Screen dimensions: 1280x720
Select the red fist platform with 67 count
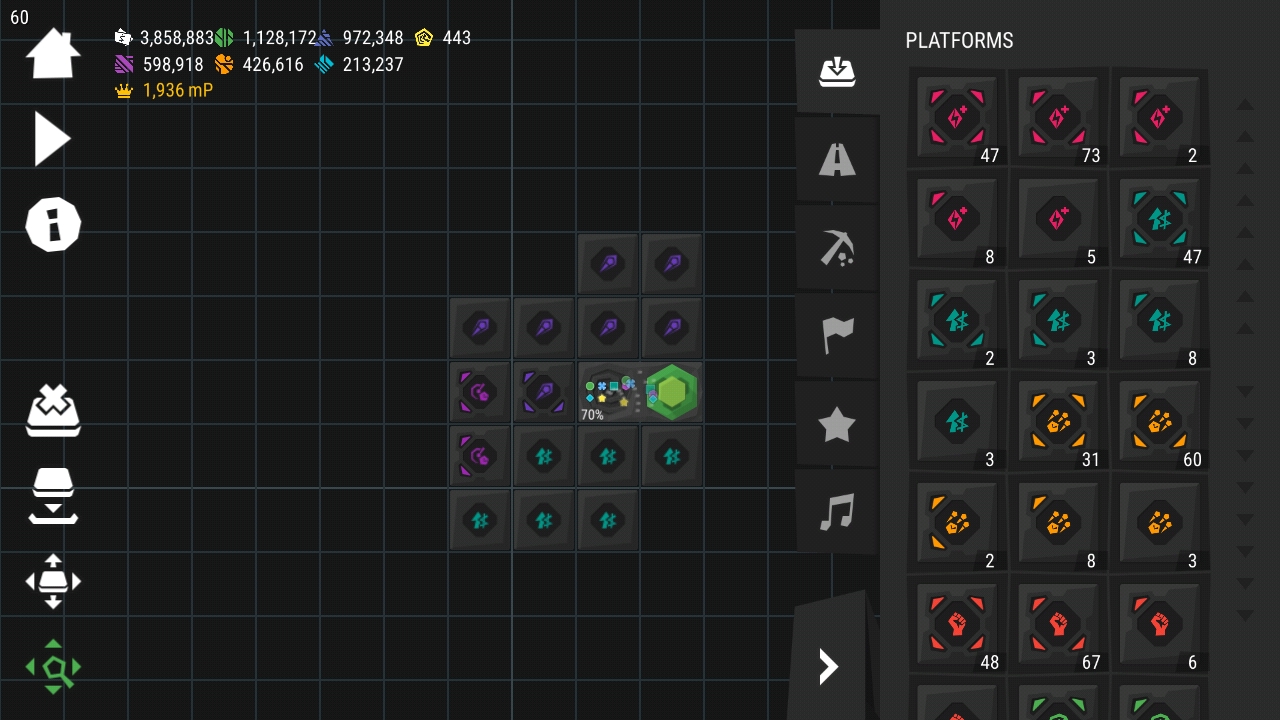(x=1058, y=624)
